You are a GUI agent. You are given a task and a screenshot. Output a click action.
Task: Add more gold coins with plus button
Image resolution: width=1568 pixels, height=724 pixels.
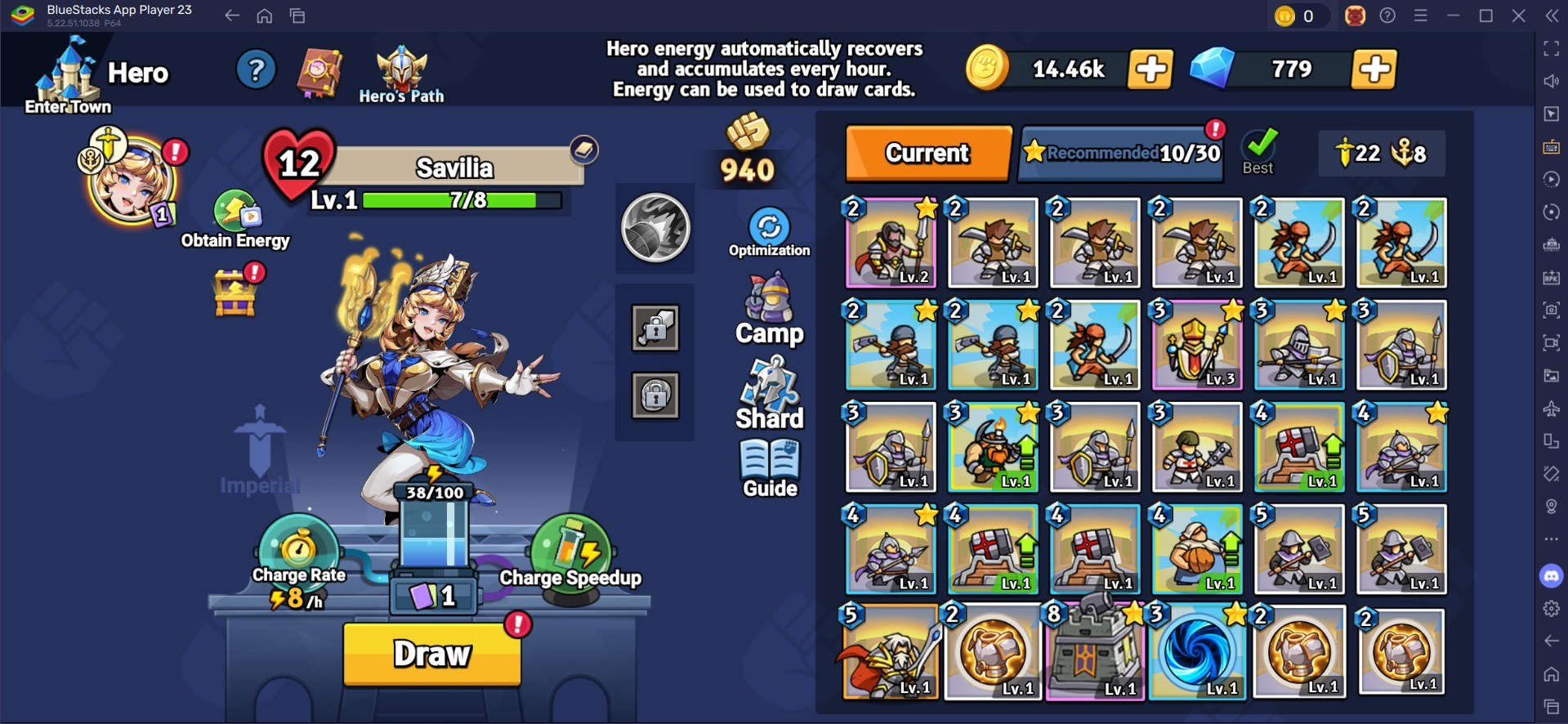pyautogui.click(x=1150, y=69)
